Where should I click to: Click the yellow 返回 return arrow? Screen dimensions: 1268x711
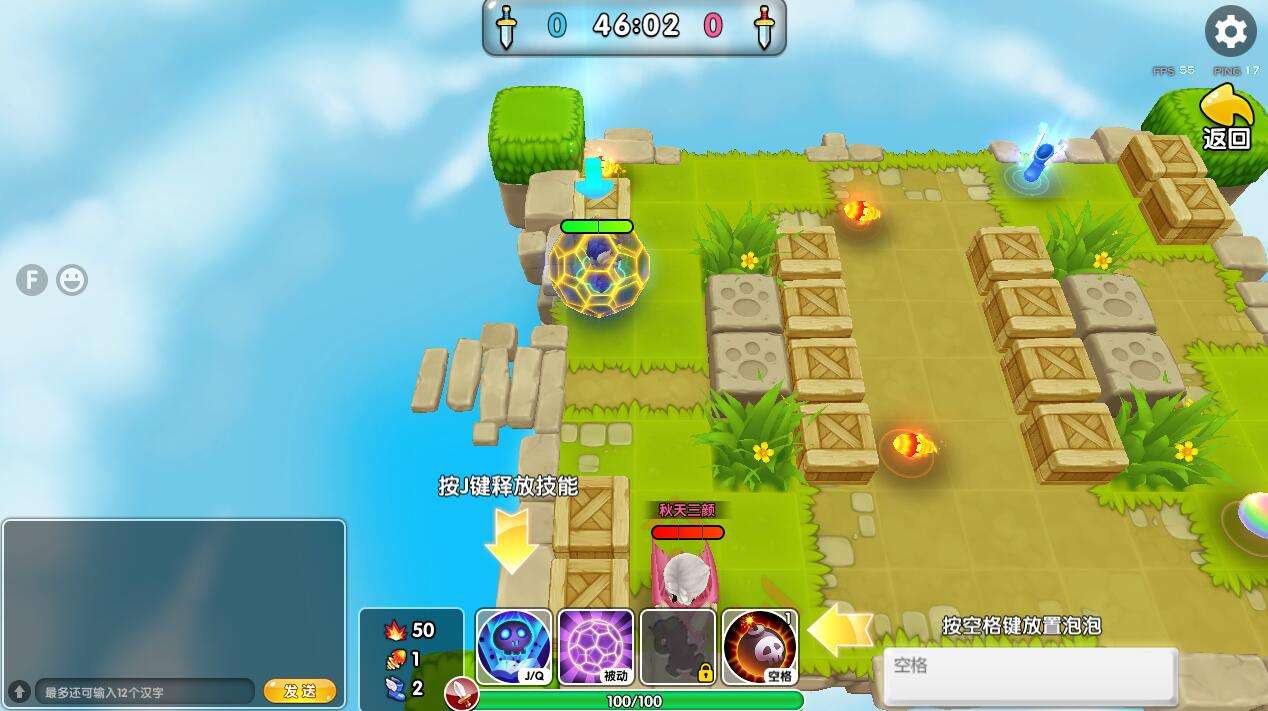(x=1227, y=118)
